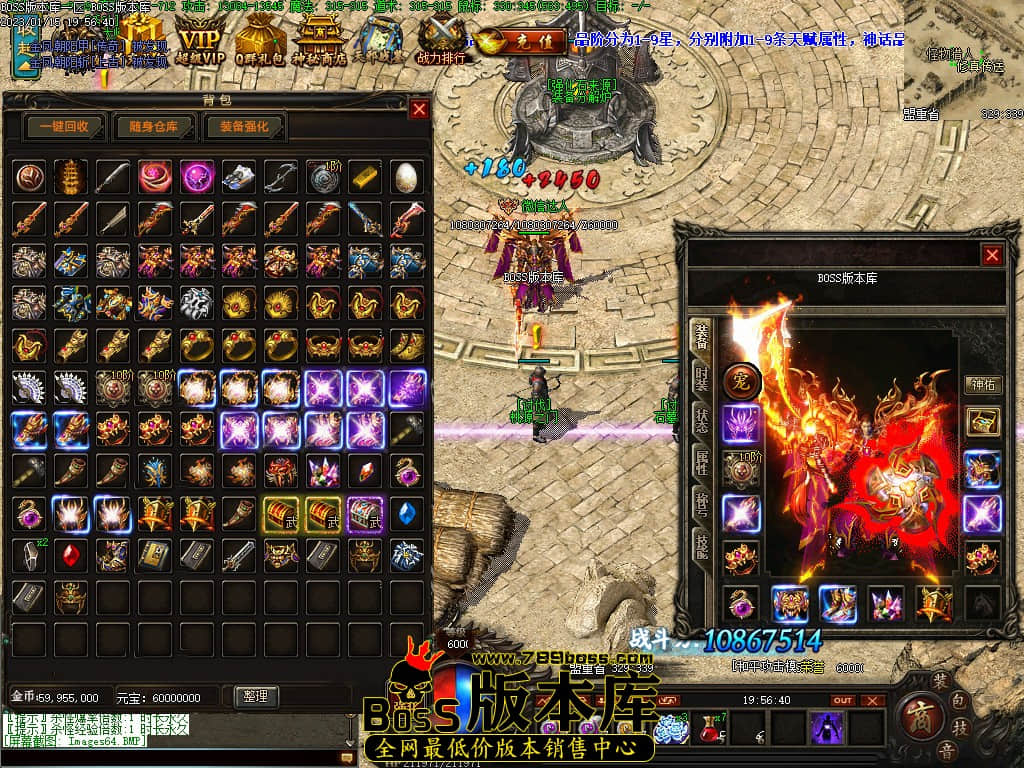Open the 随身仓库 portable warehouse
Screen dimensions: 1024x768
(153, 127)
